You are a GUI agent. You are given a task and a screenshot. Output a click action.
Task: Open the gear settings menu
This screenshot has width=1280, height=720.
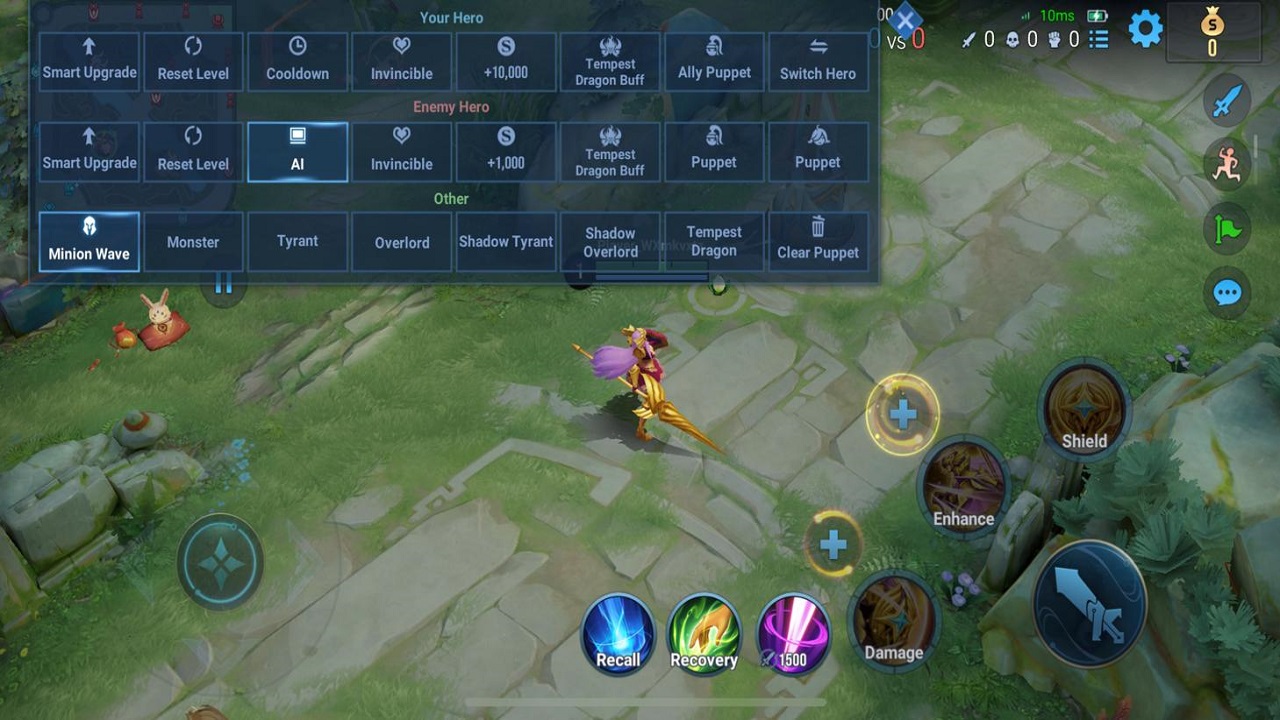[x=1145, y=29]
